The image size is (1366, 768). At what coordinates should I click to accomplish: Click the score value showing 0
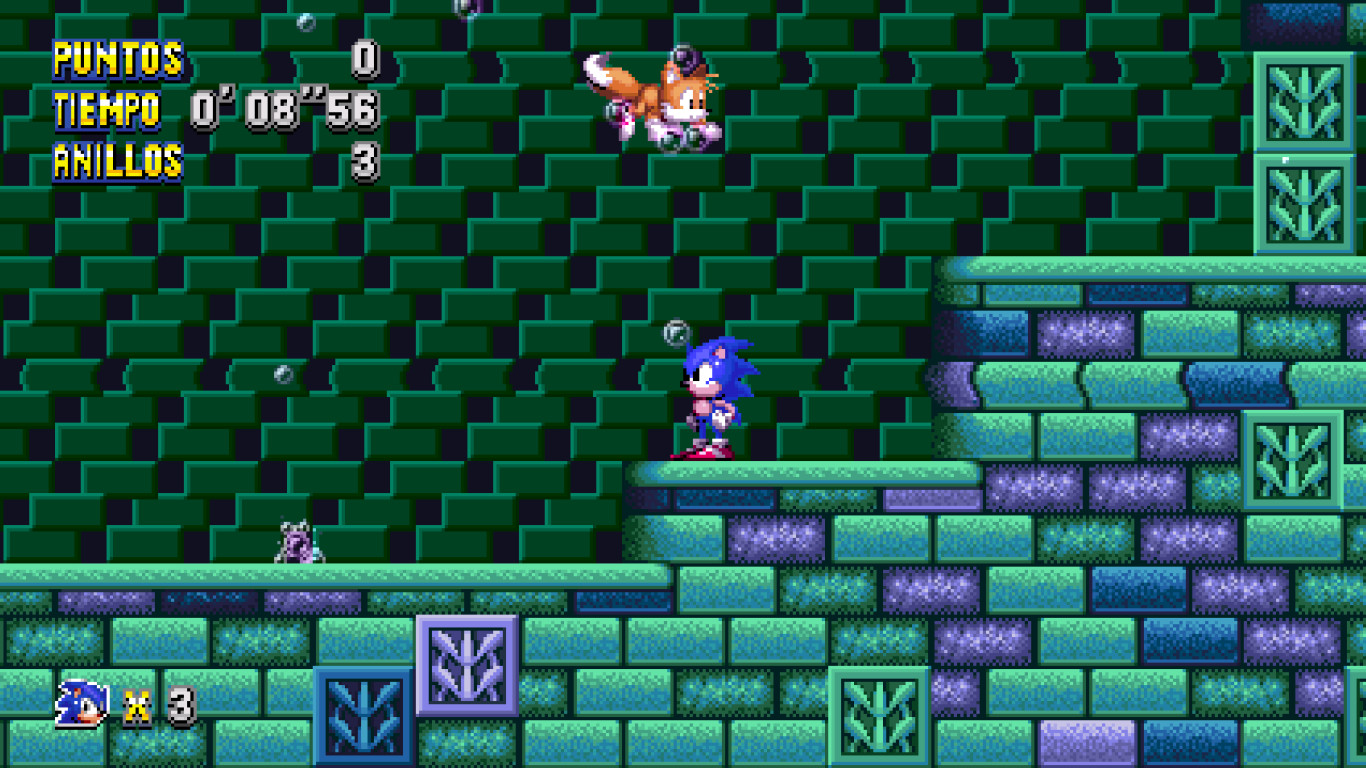coord(367,59)
